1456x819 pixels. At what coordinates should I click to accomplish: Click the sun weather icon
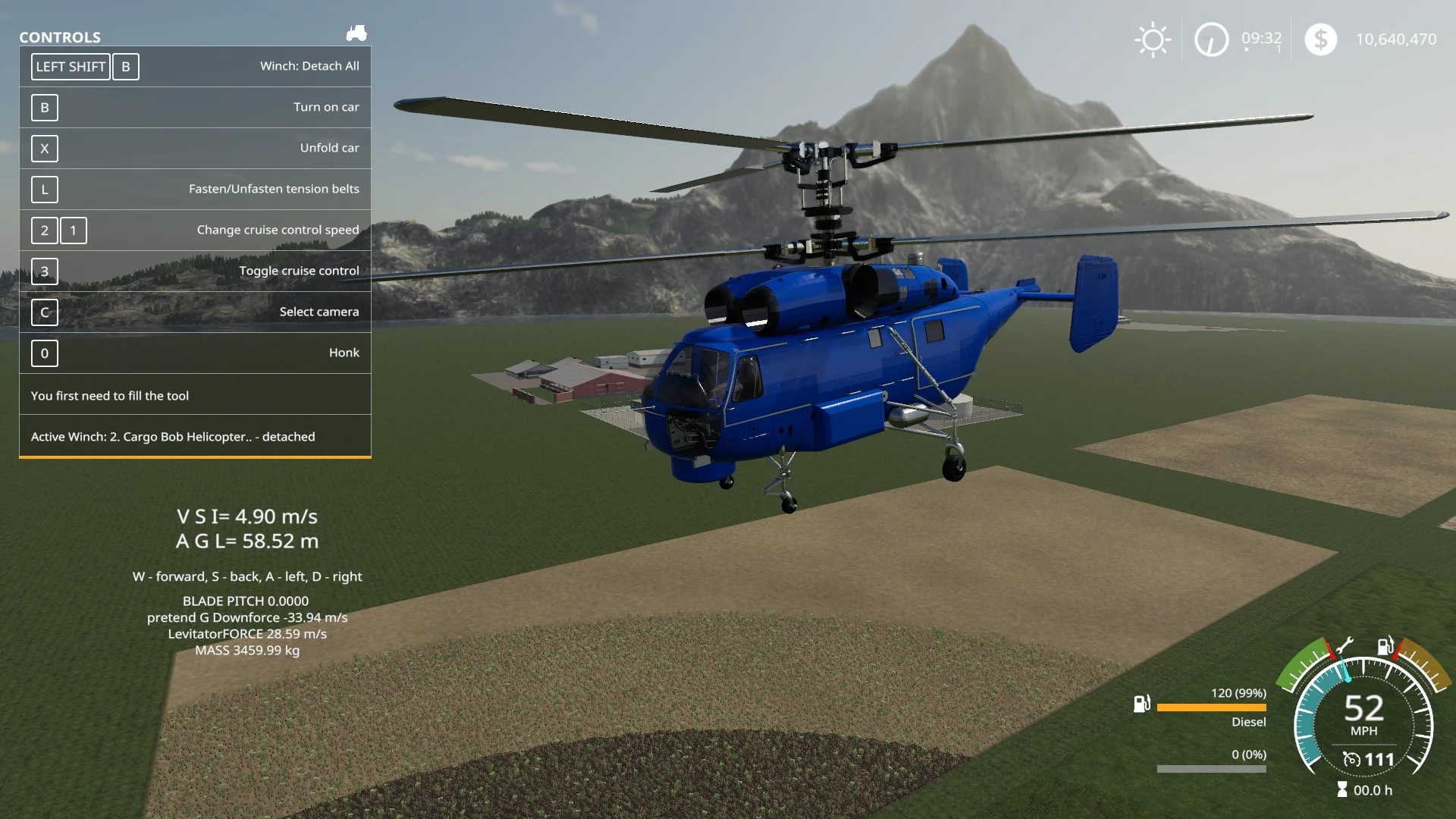pyautogui.click(x=1153, y=39)
